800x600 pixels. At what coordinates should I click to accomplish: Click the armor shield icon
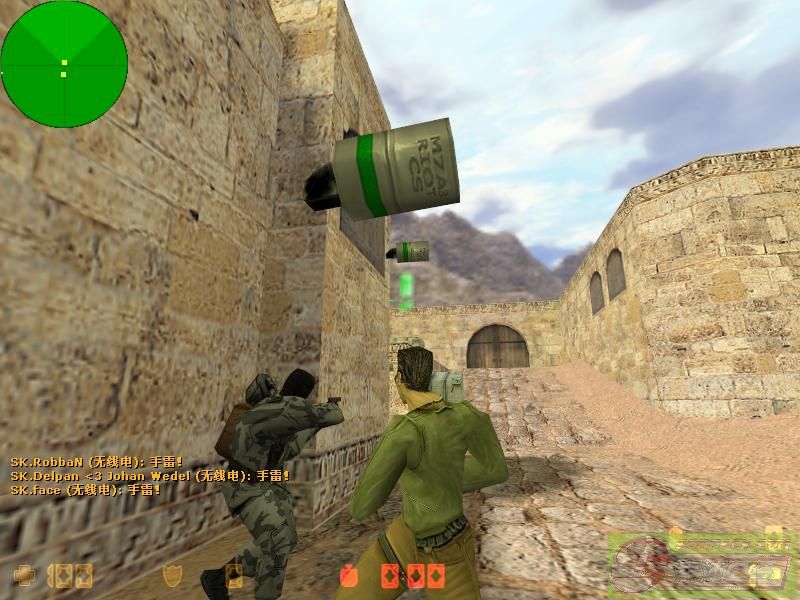click(172, 575)
